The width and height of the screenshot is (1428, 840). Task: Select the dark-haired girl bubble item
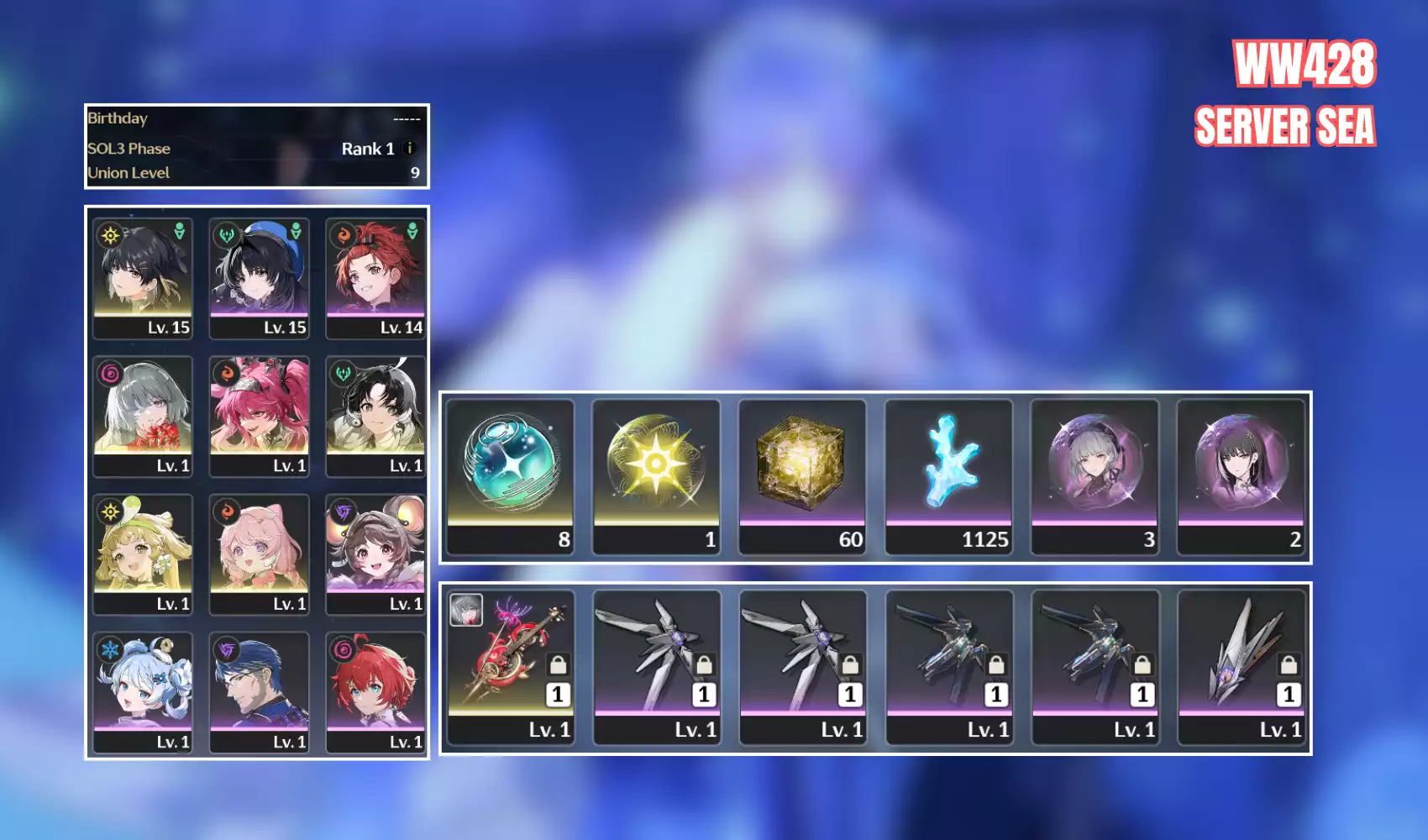[x=1241, y=475]
